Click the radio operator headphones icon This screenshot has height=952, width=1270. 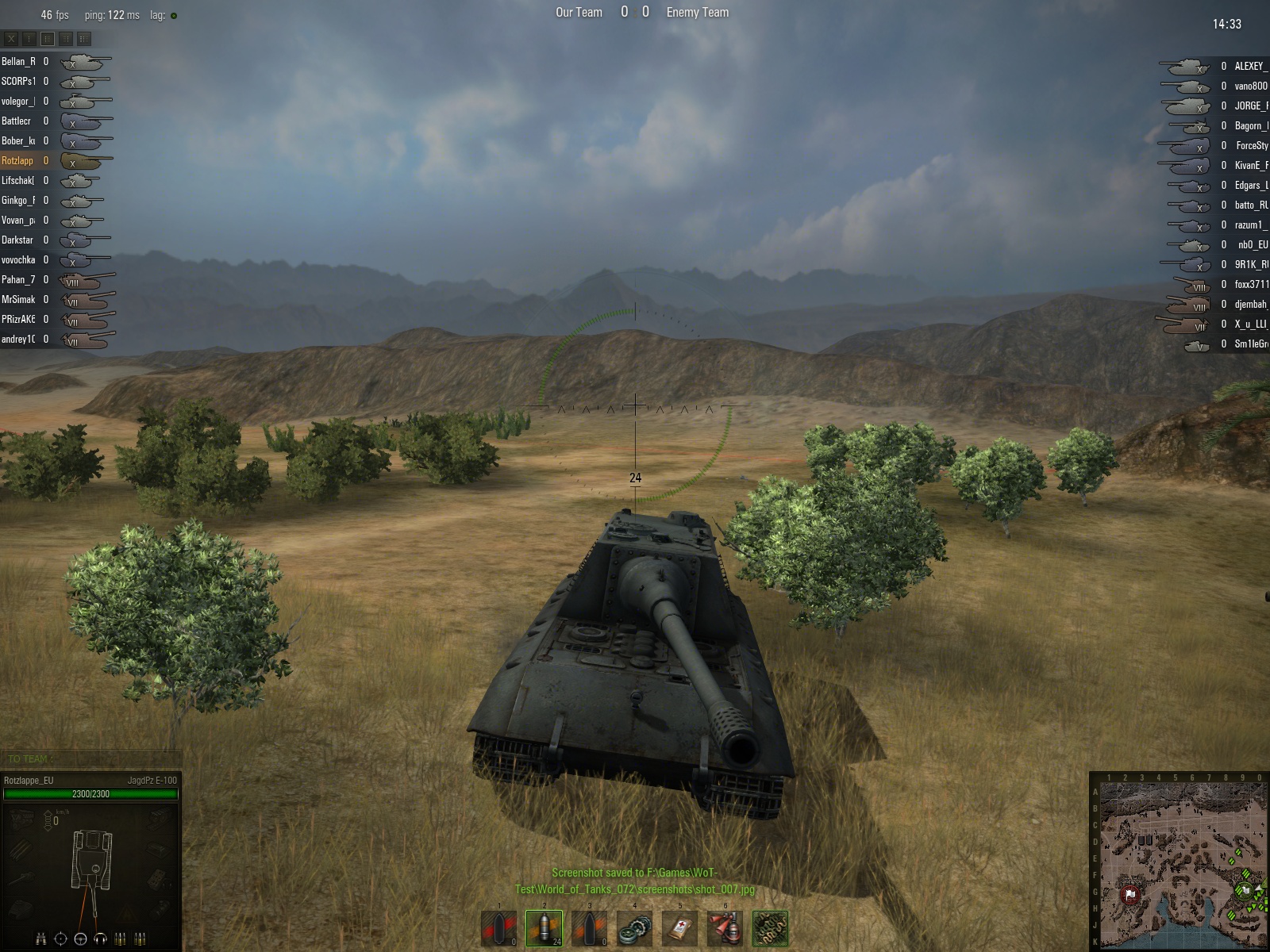100,939
